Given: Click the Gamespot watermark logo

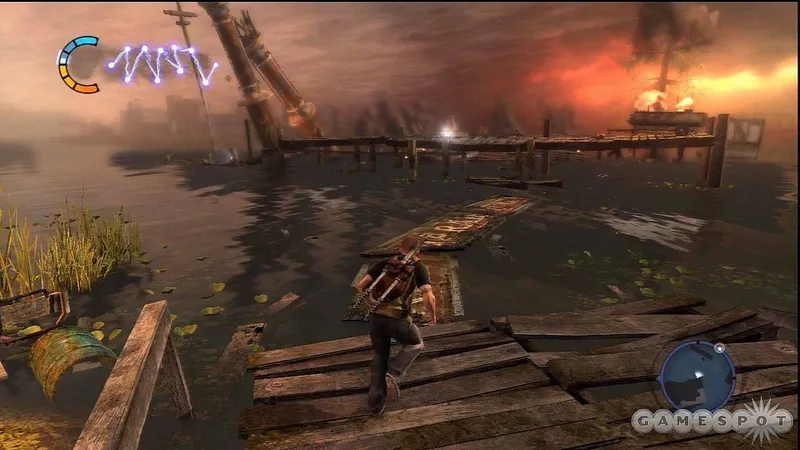Looking at the screenshot, I should pos(711,421).
